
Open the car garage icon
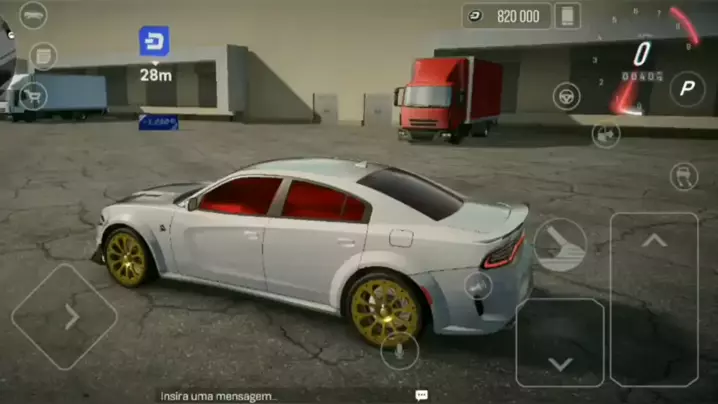pos(33,16)
